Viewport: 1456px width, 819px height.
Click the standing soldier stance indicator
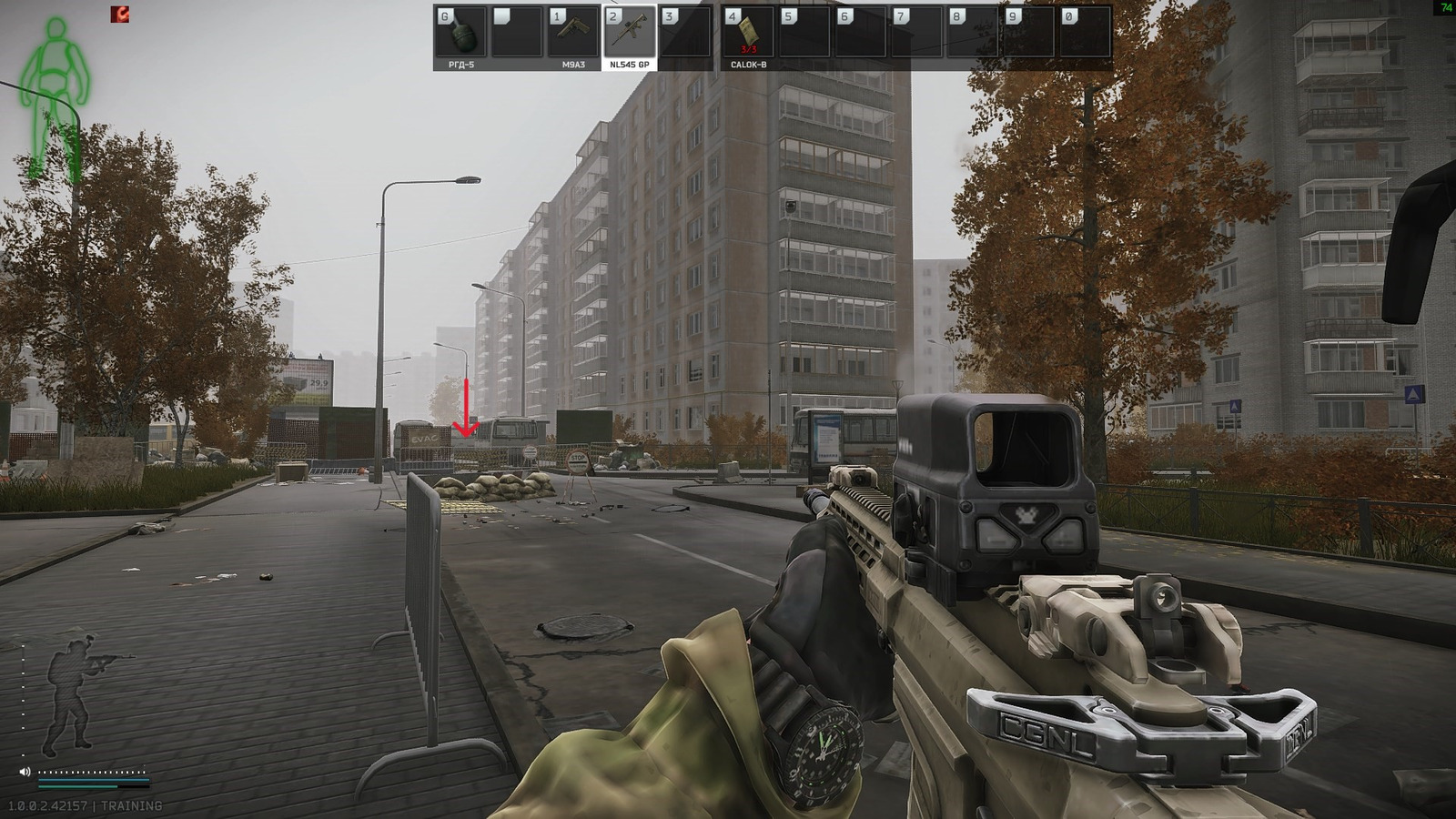69,696
